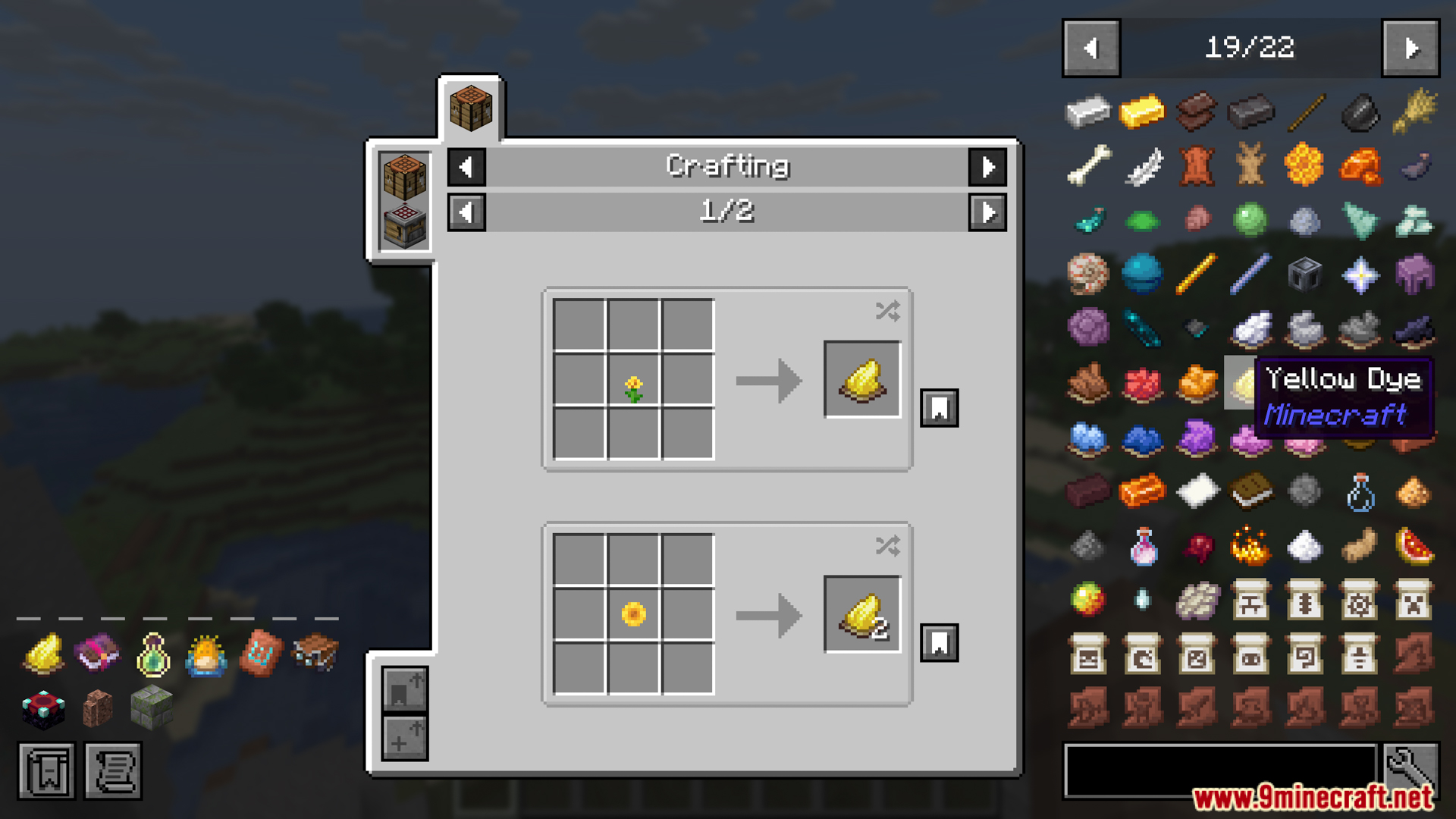
Task: Select the iron ingot in the item panel
Action: coord(1088,111)
